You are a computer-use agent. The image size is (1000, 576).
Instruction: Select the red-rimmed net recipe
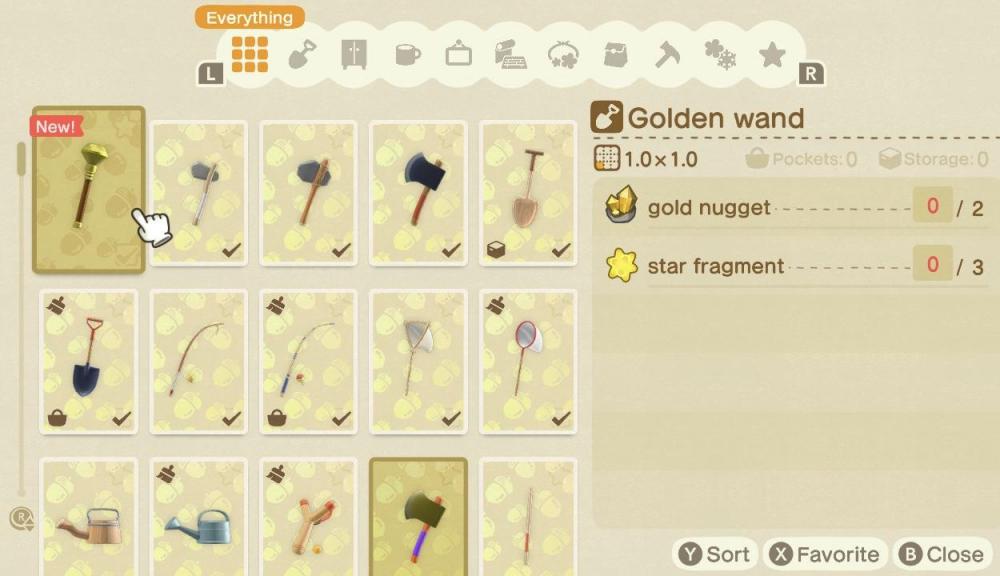pyautogui.click(x=527, y=362)
